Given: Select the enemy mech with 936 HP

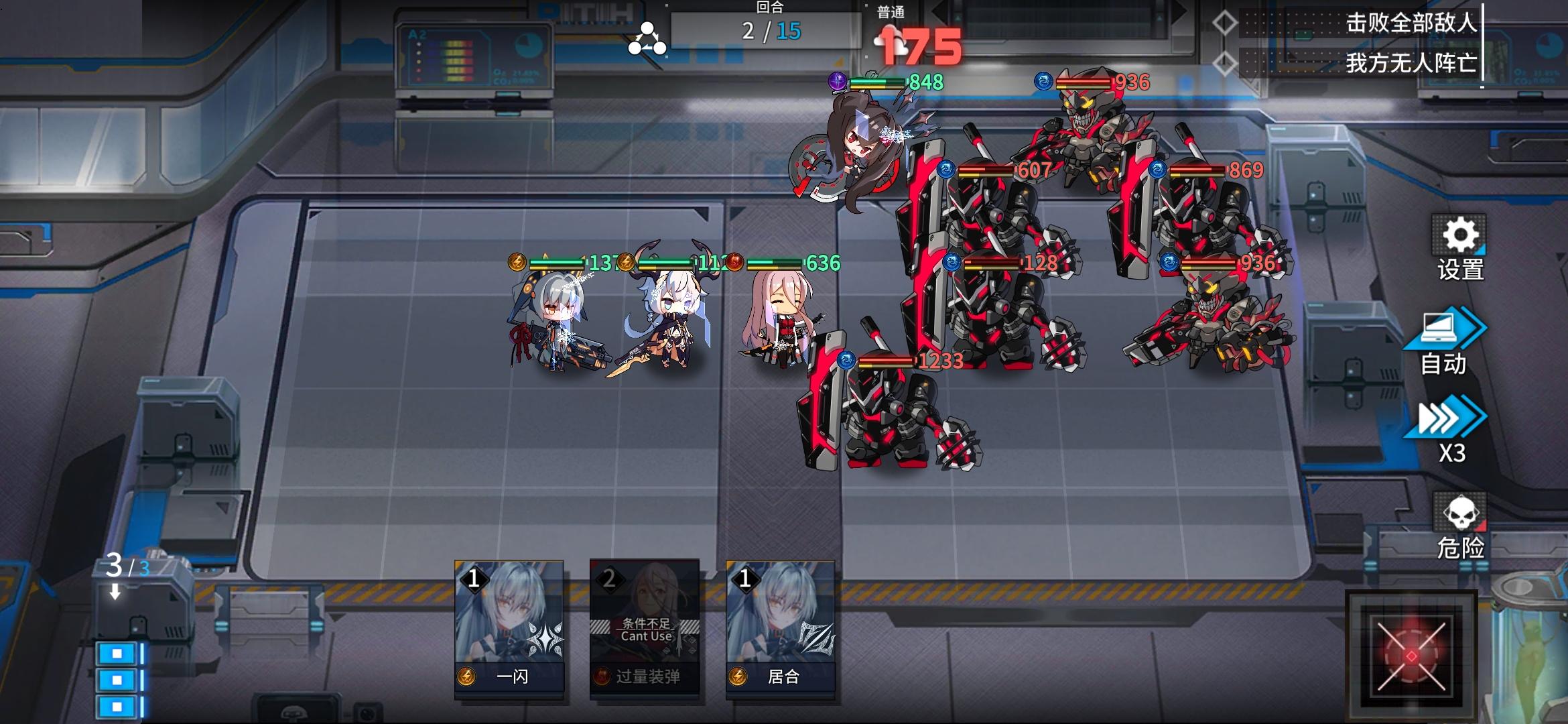Looking at the screenshot, I should coord(1092,134).
